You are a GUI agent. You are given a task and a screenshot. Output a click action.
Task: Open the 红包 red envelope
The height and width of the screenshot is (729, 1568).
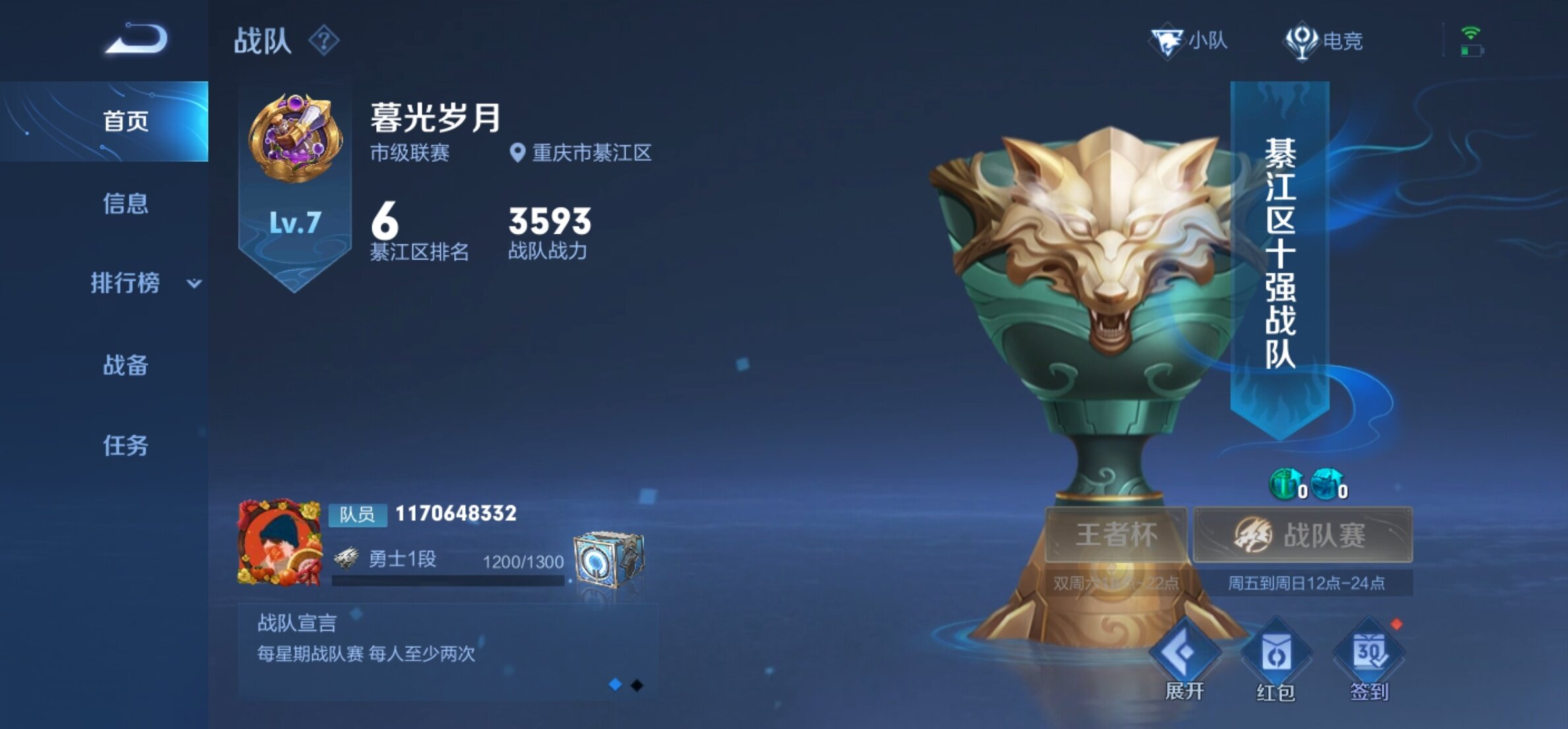[x=1276, y=660]
